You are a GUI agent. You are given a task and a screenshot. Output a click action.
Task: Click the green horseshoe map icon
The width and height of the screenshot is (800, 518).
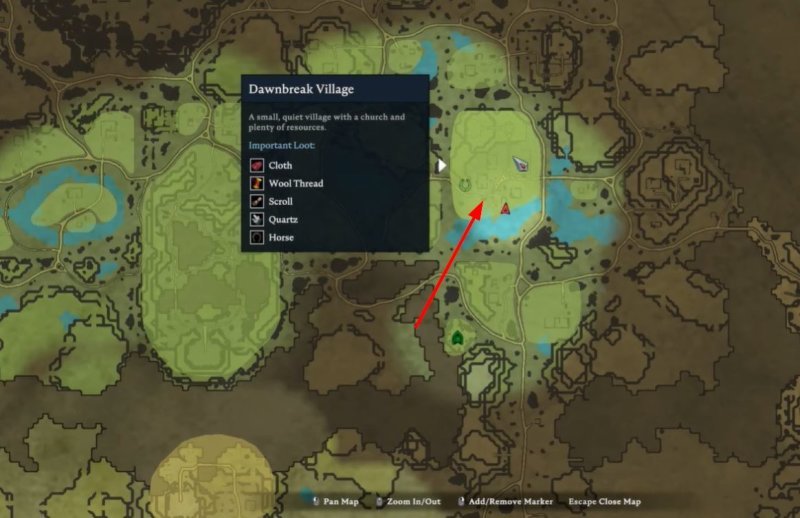pos(465,184)
